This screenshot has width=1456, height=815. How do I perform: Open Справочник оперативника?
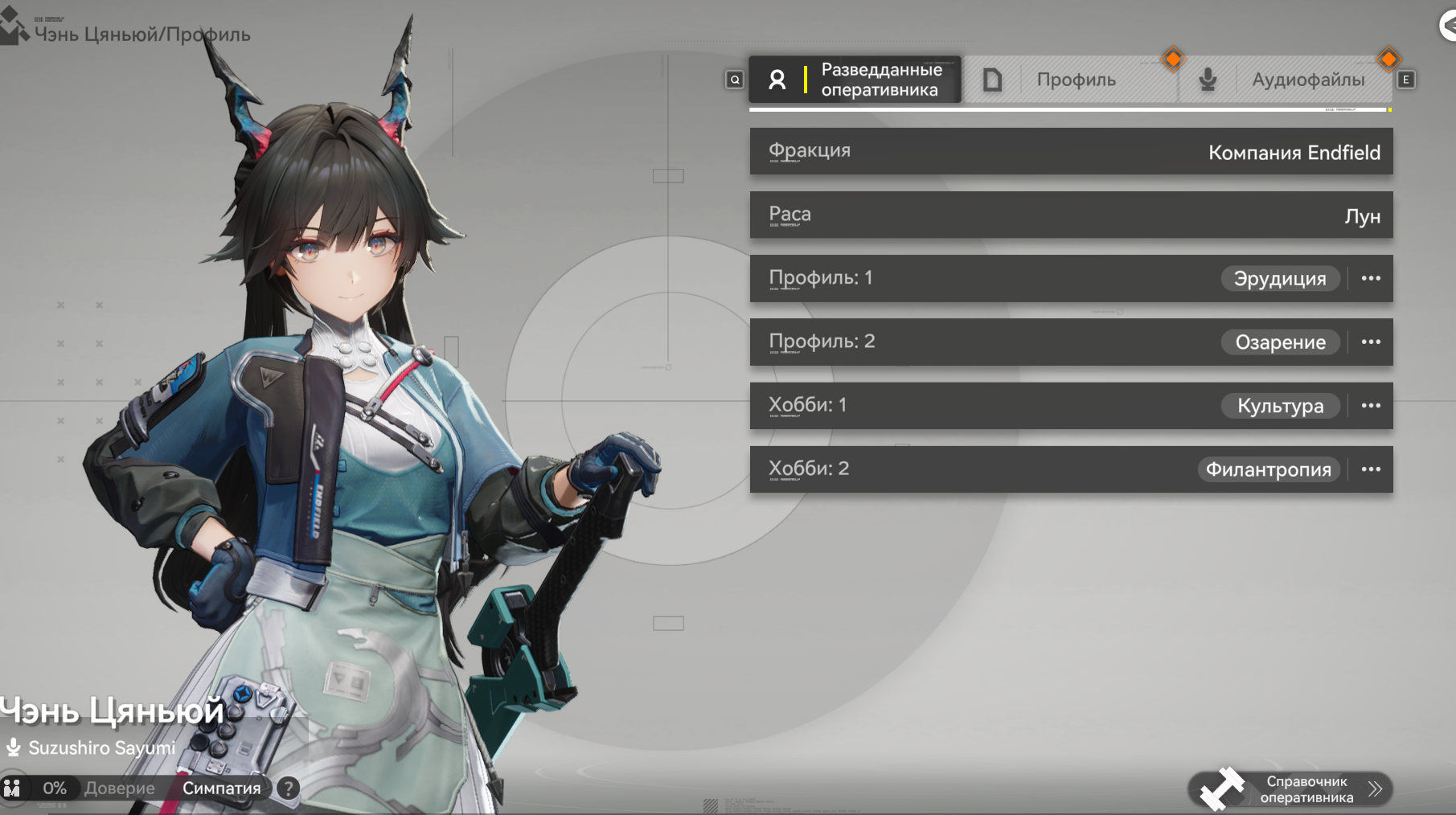click(1291, 789)
